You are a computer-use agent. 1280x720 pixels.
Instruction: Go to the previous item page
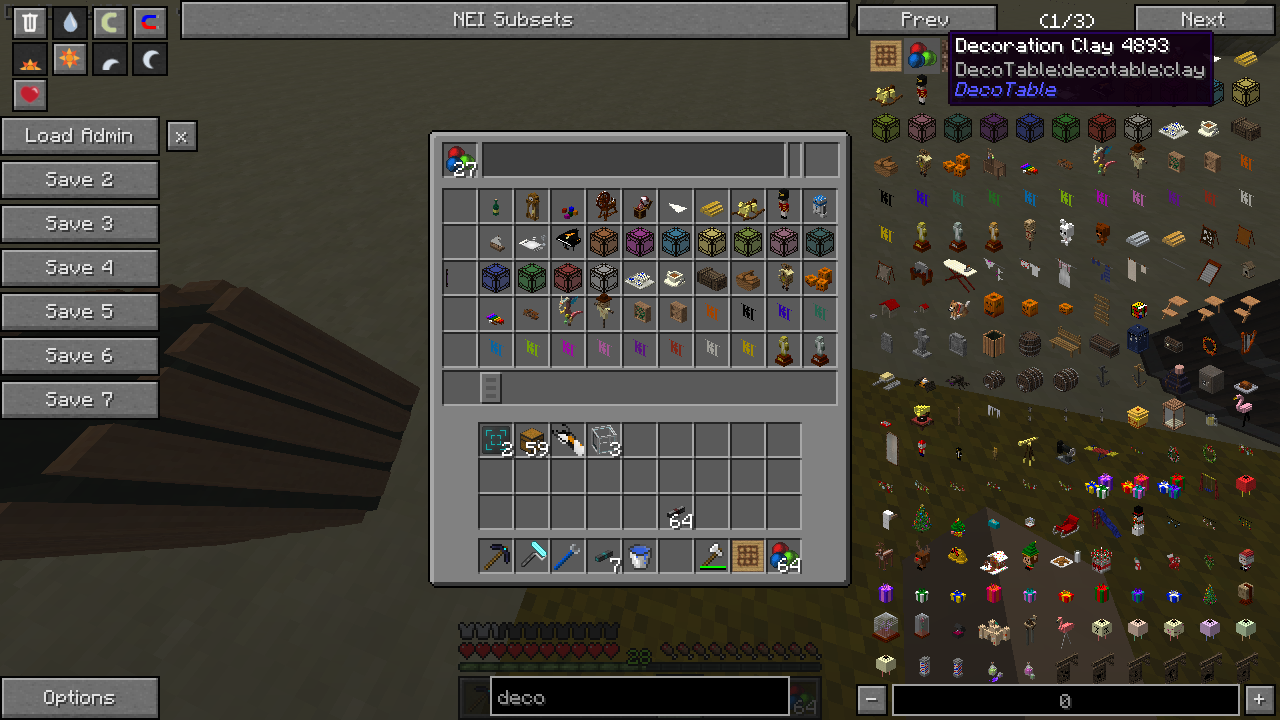[926, 20]
